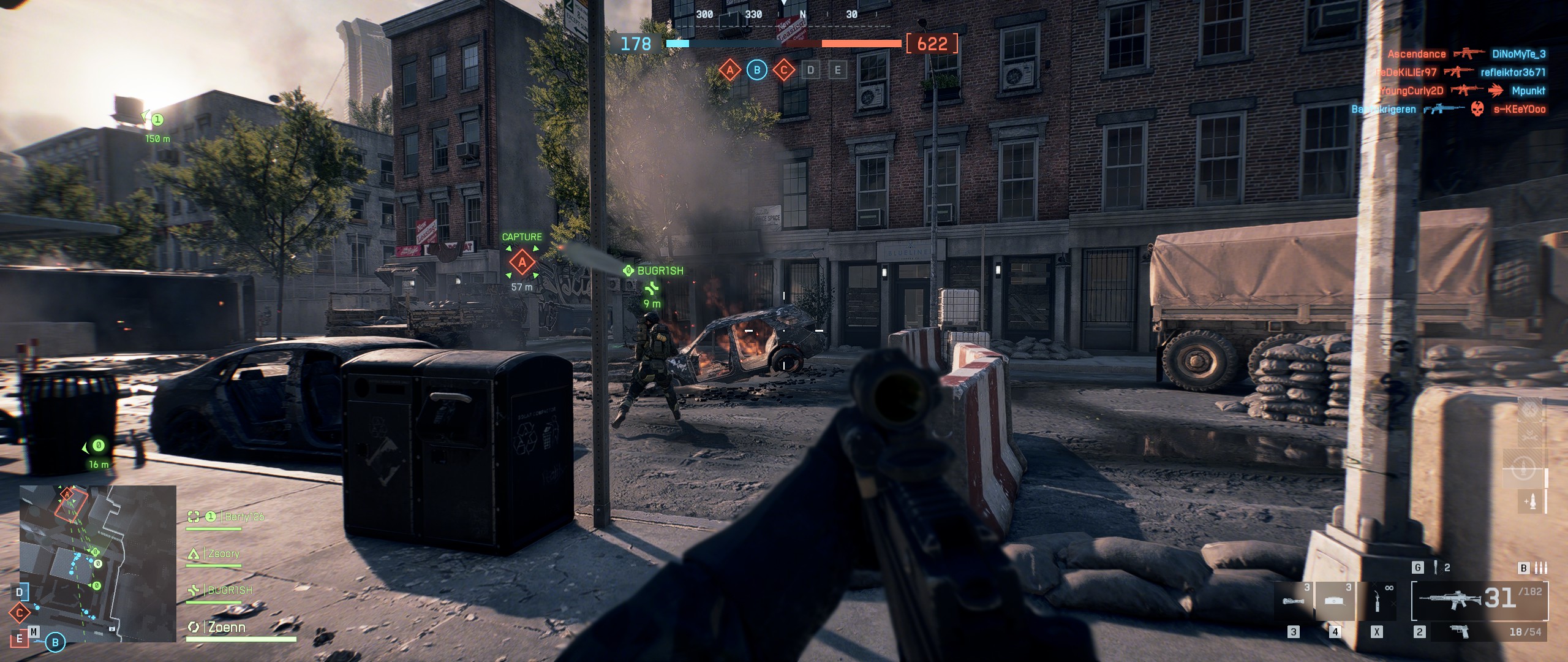1568x662 pixels.
Task: Equip the repair torch gadget
Action: (x=1378, y=601)
